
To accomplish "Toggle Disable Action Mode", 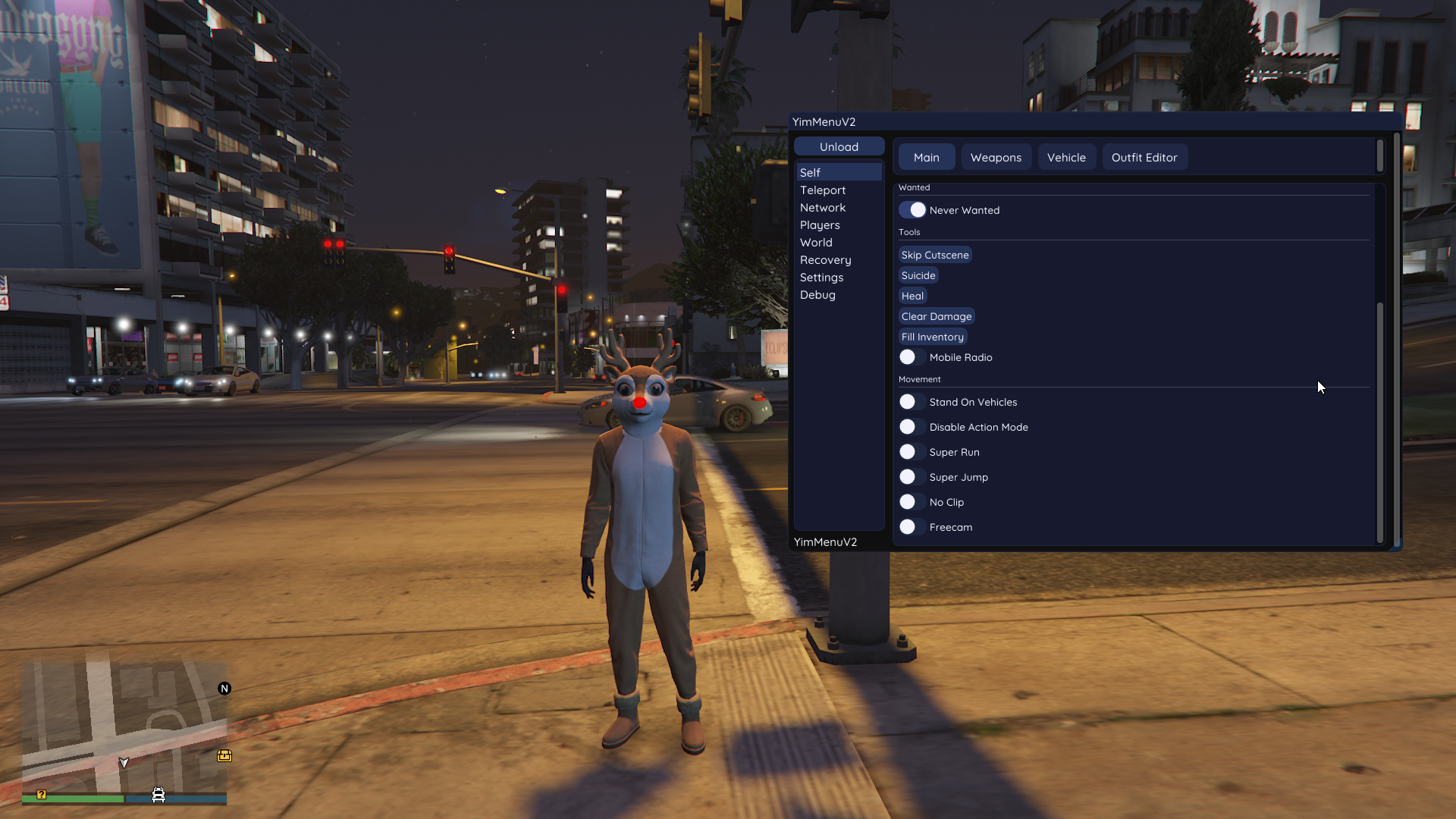I will pyautogui.click(x=908, y=426).
